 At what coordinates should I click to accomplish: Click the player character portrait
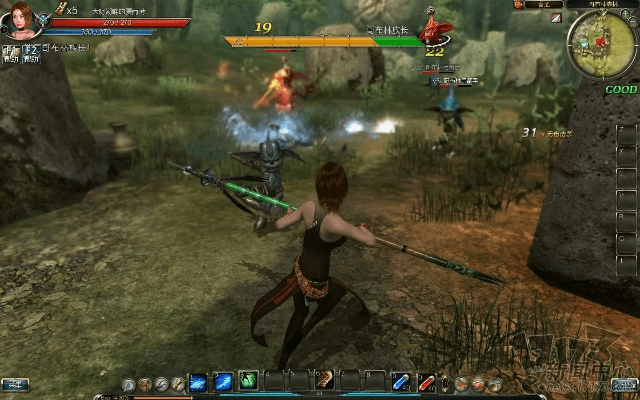[x=22, y=22]
